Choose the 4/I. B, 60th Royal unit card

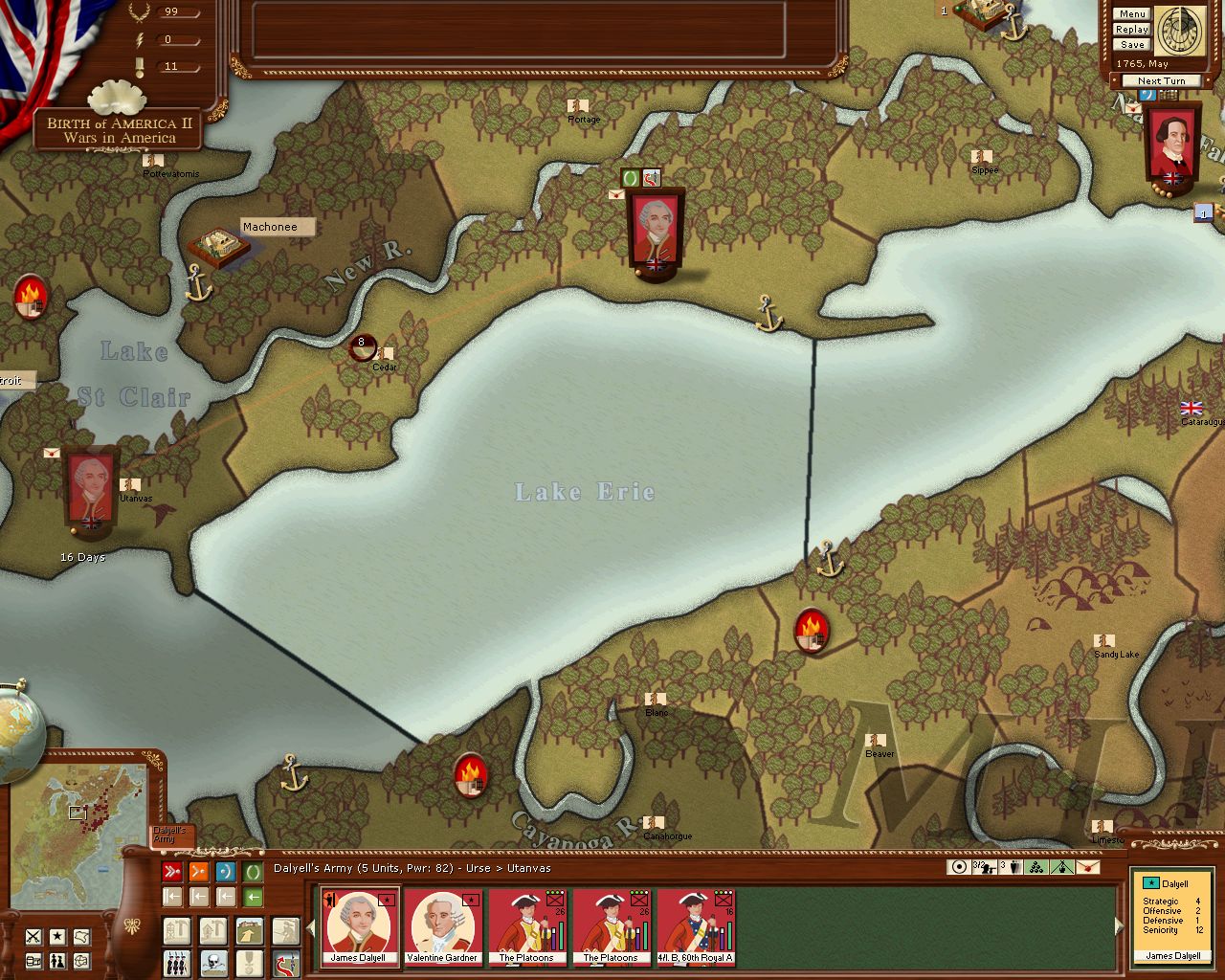tap(695, 926)
